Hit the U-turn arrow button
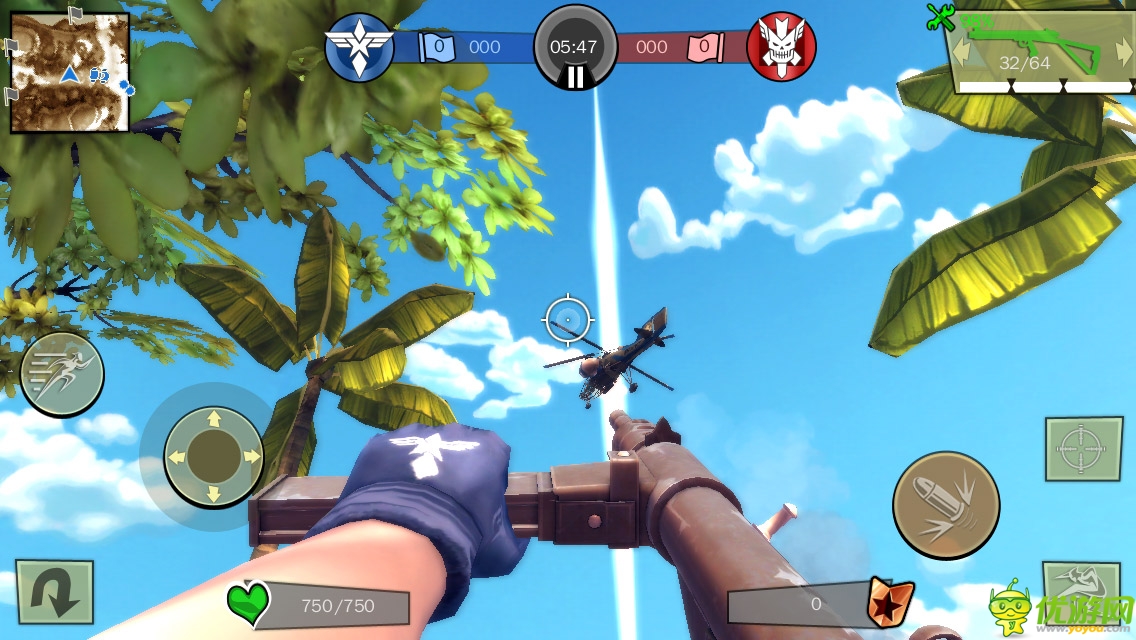The width and height of the screenshot is (1136, 640). 54,593
